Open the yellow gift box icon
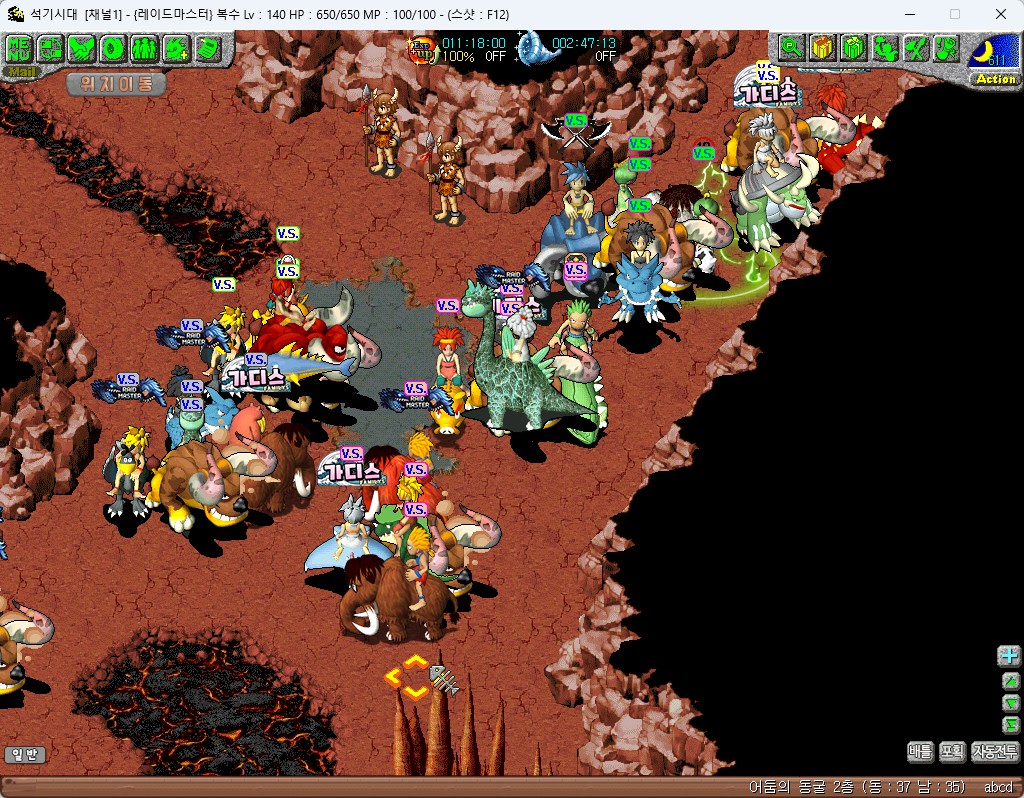This screenshot has height=798, width=1024. coord(823,47)
